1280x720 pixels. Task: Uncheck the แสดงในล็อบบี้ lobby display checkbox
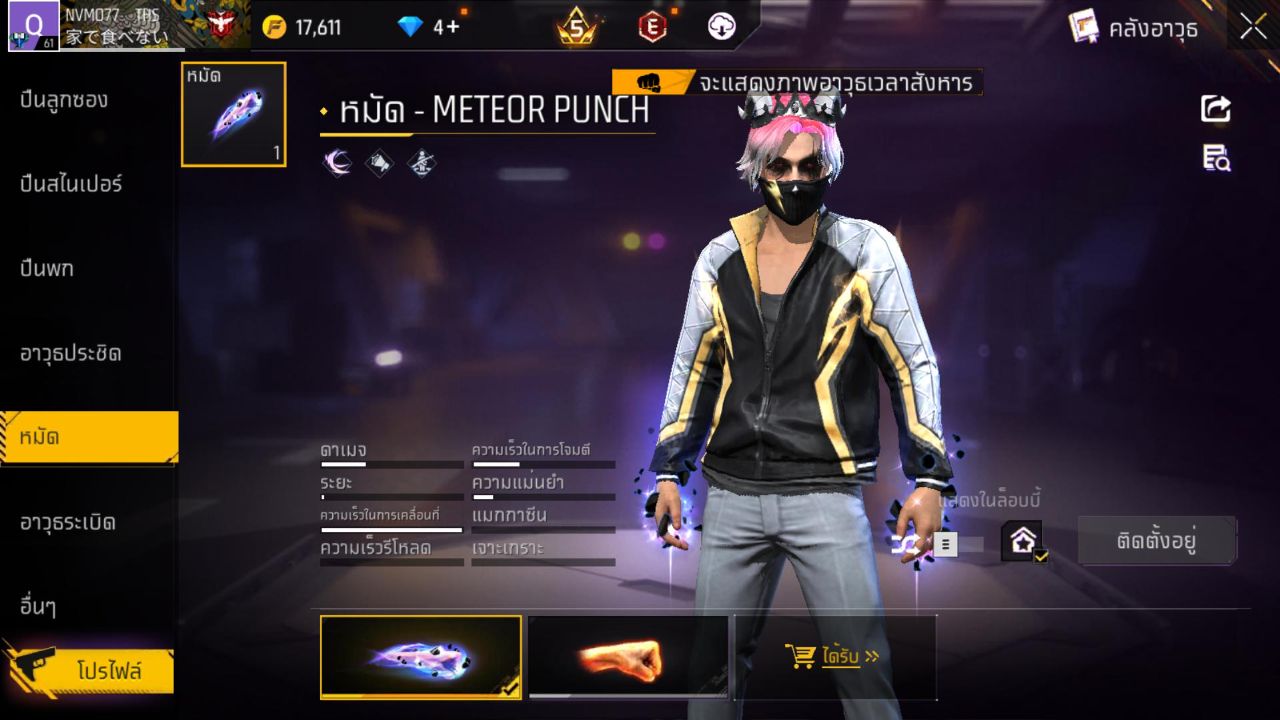pos(1040,557)
